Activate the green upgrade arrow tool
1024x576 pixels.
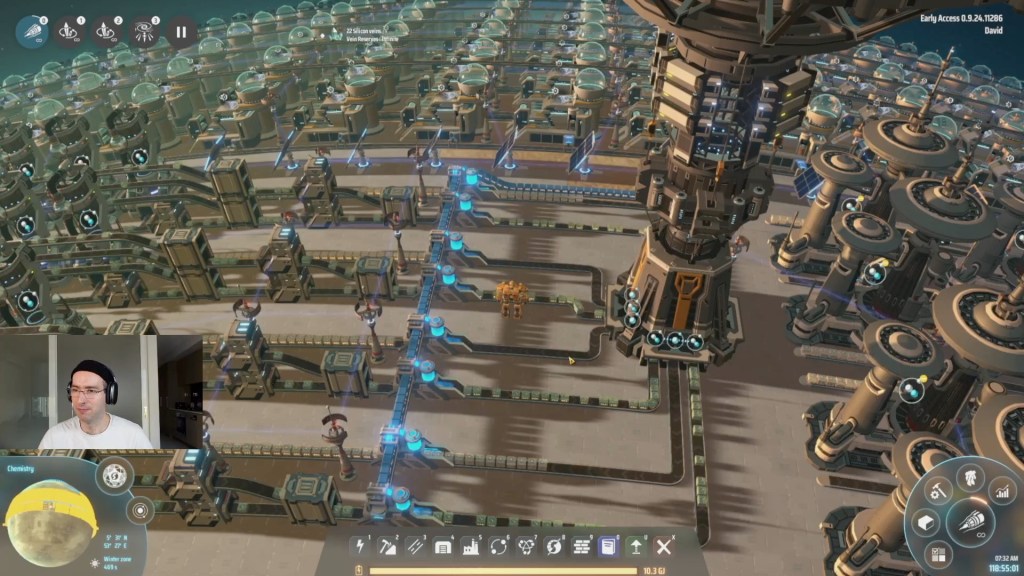tap(636, 547)
